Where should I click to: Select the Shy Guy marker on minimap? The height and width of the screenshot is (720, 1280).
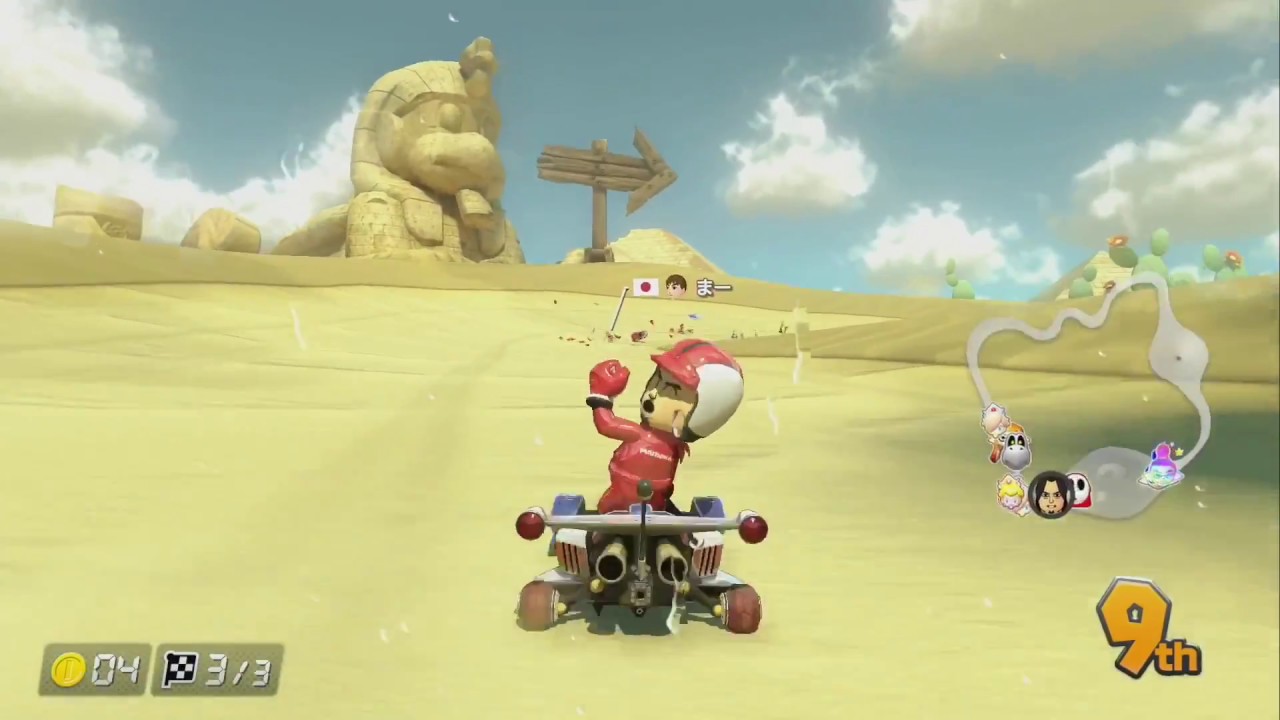1079,490
